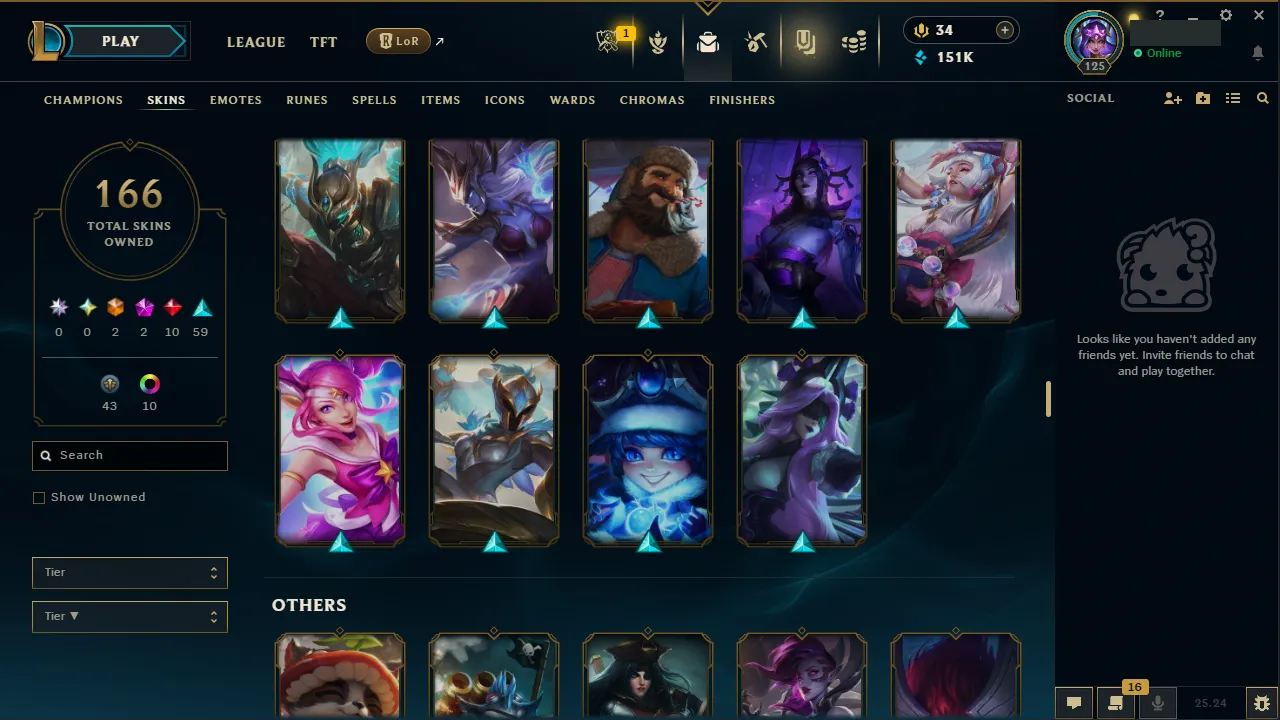
Task: Open the Tier sort order dropdown
Action: 129,616
